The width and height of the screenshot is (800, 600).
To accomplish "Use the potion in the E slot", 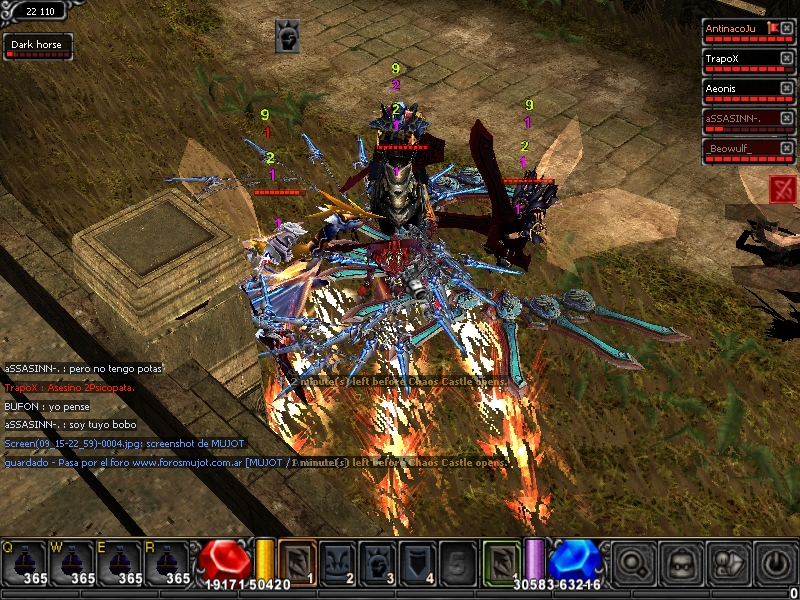I will click(x=120, y=563).
